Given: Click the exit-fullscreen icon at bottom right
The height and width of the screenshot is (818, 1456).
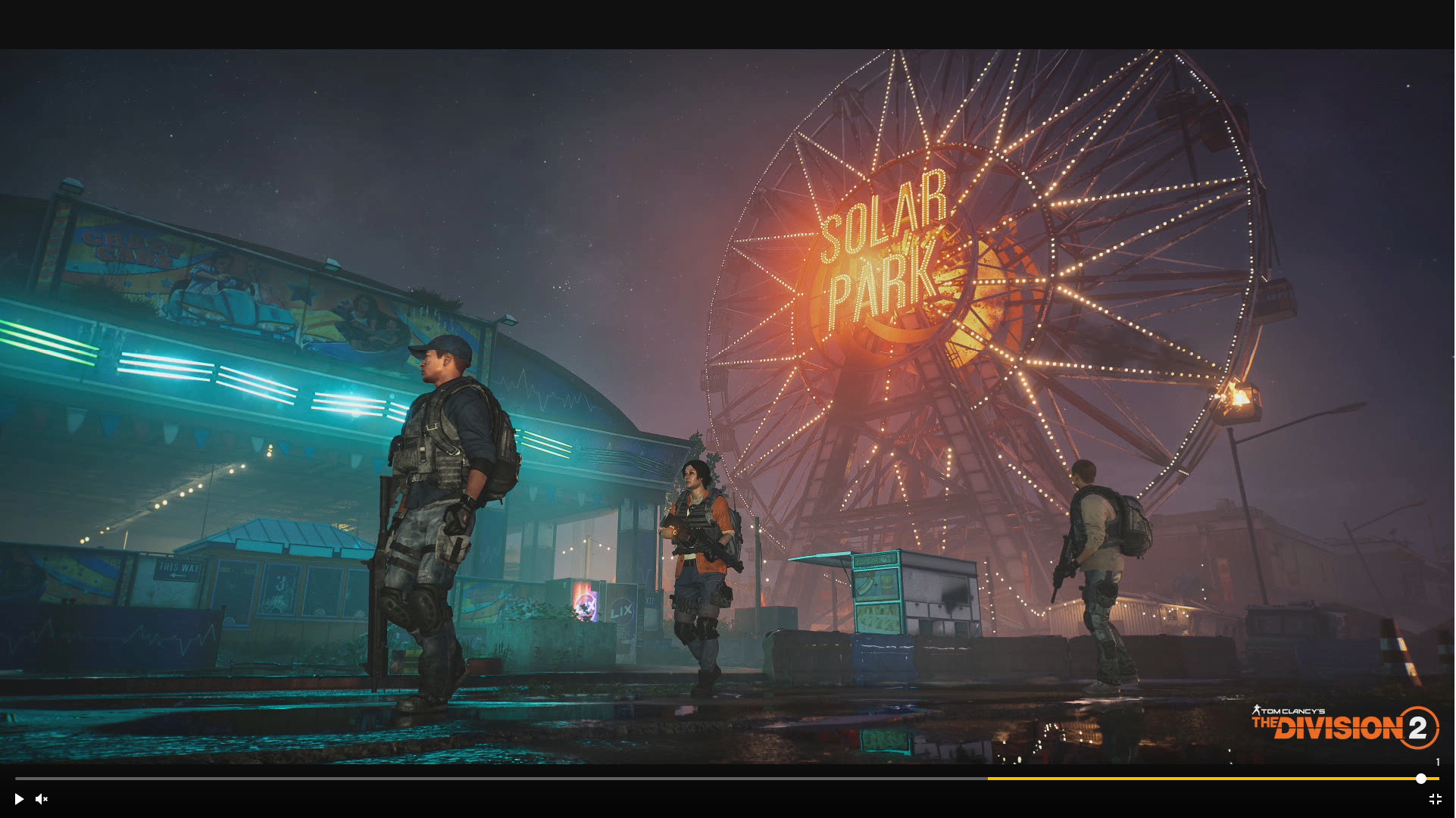Looking at the screenshot, I should 1436,799.
